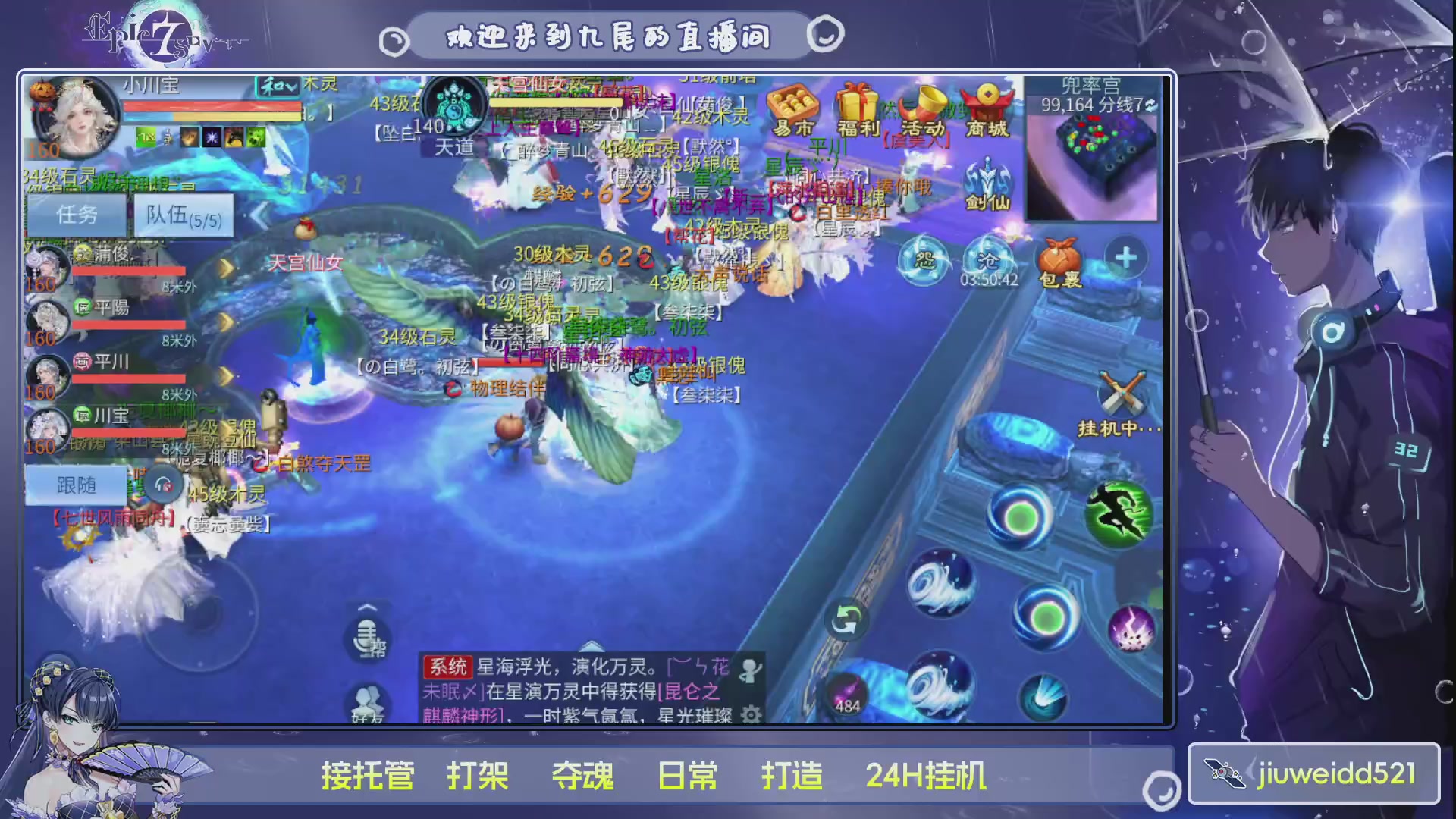Image resolution: width=1456 pixels, height=819 pixels.
Task: Click the 跟随 follow button
Action: pos(76,485)
